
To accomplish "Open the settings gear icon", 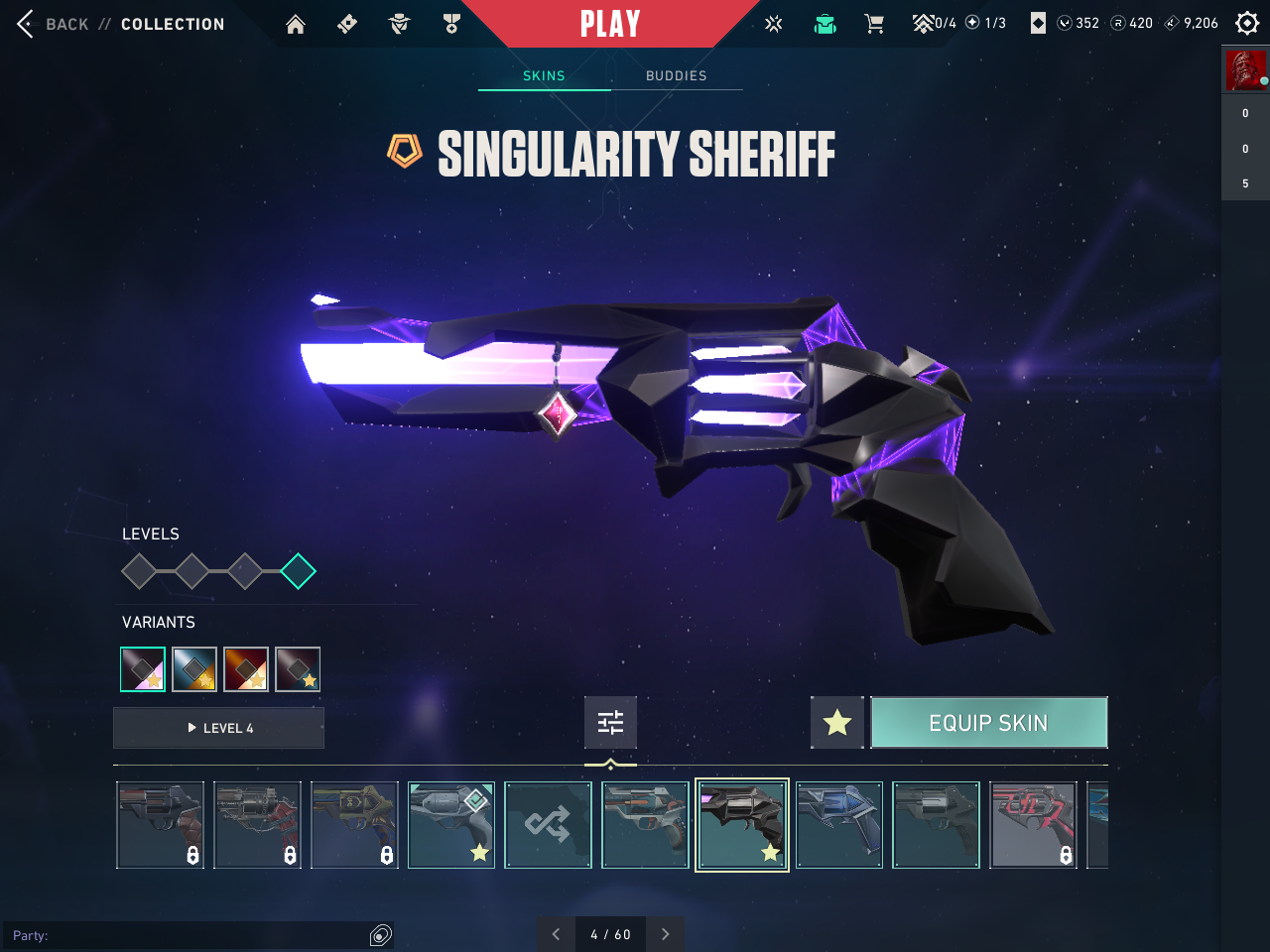I will (x=1247, y=23).
